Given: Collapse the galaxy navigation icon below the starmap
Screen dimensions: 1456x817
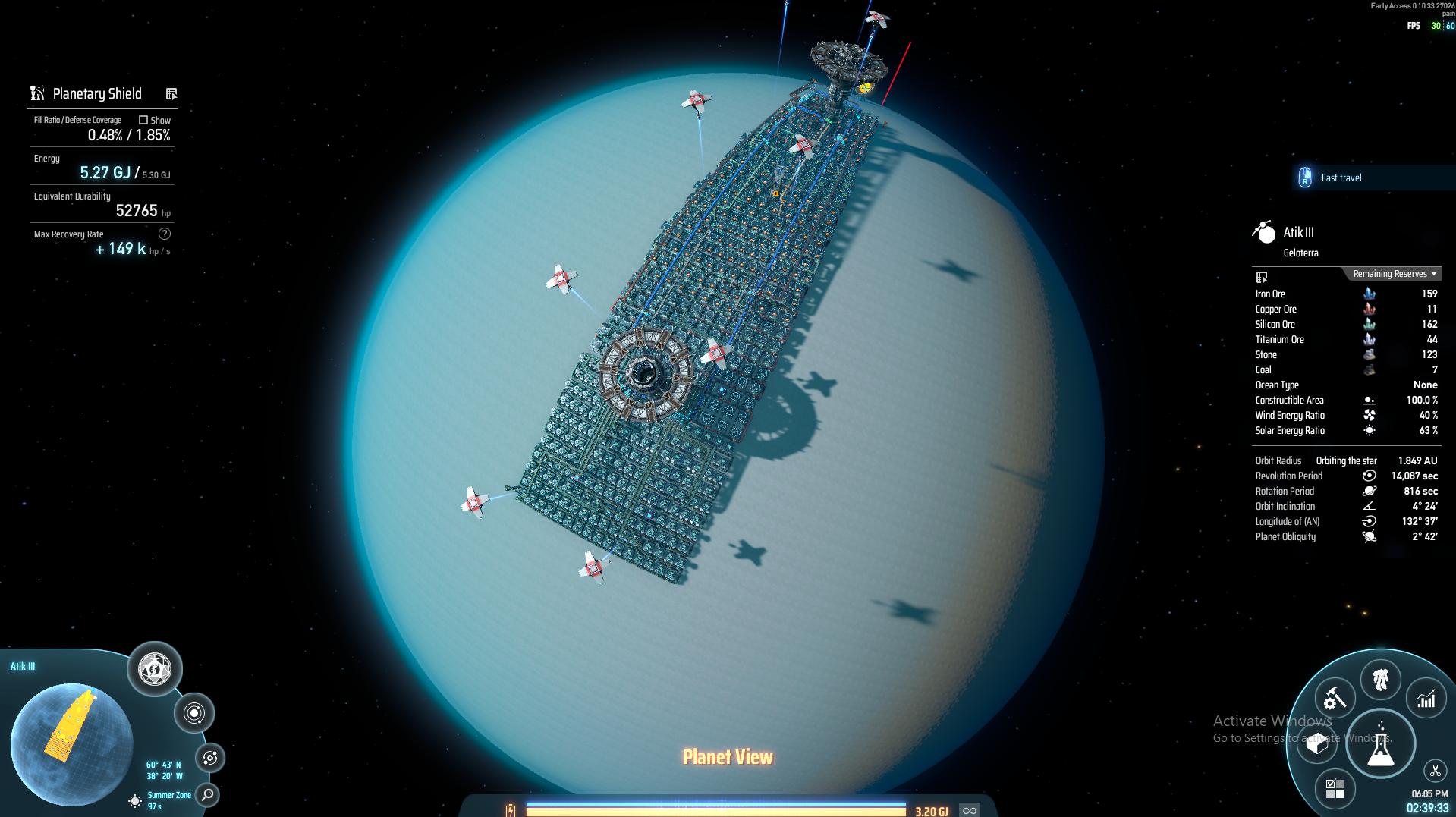Looking at the screenshot, I should (x=209, y=758).
